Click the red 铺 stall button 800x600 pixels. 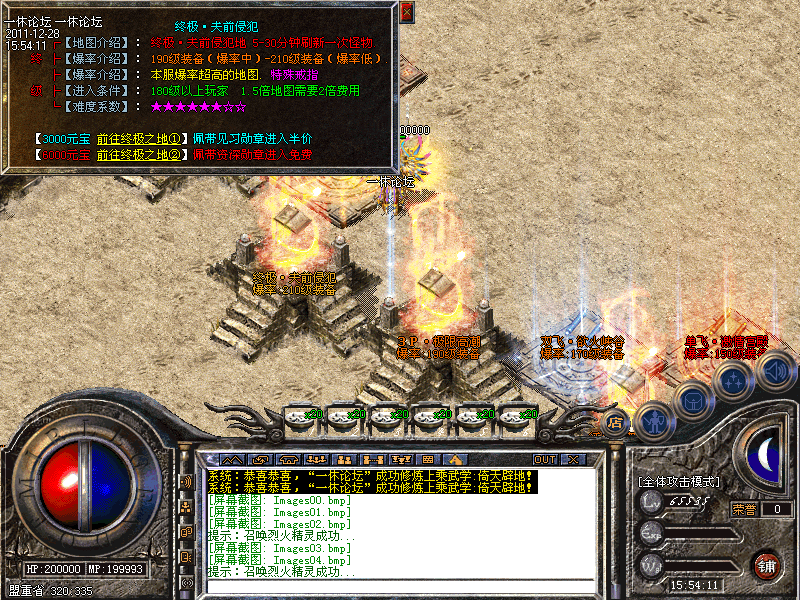[x=765, y=564]
